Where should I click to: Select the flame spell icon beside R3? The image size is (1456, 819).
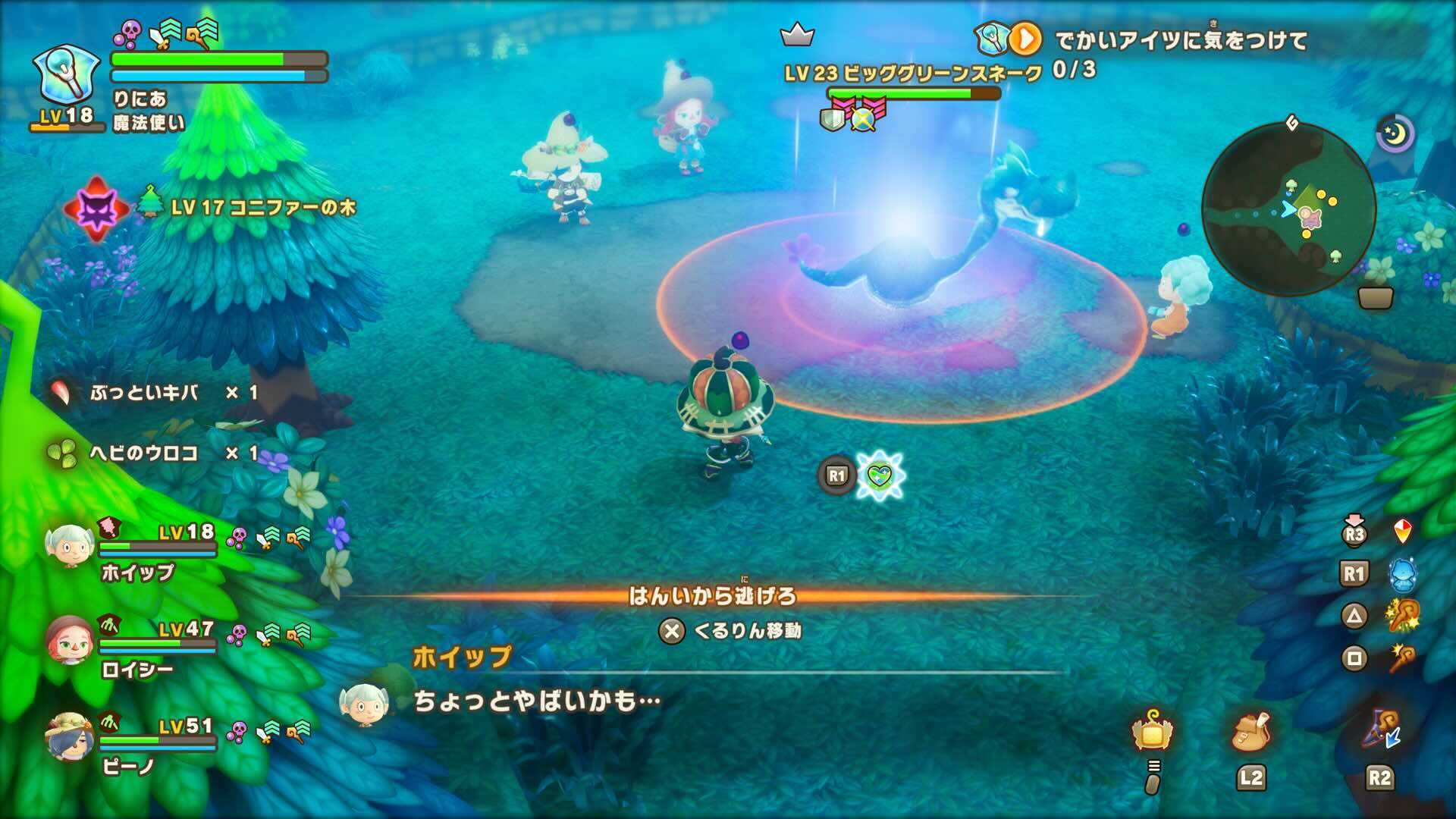pyautogui.click(x=1404, y=531)
